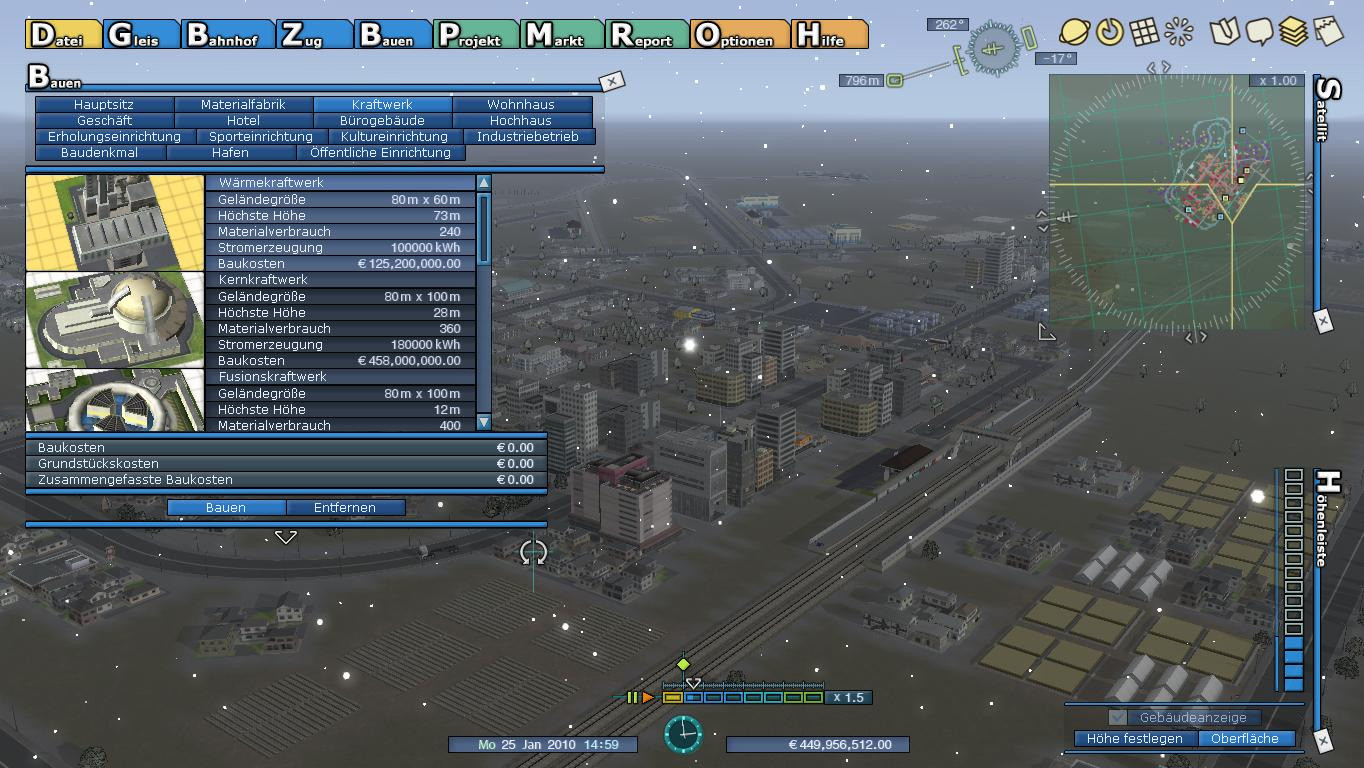Viewport: 1364px width, 768px height.
Task: Pick the Kernkraftwerk thumbnail
Action: [x=115, y=320]
